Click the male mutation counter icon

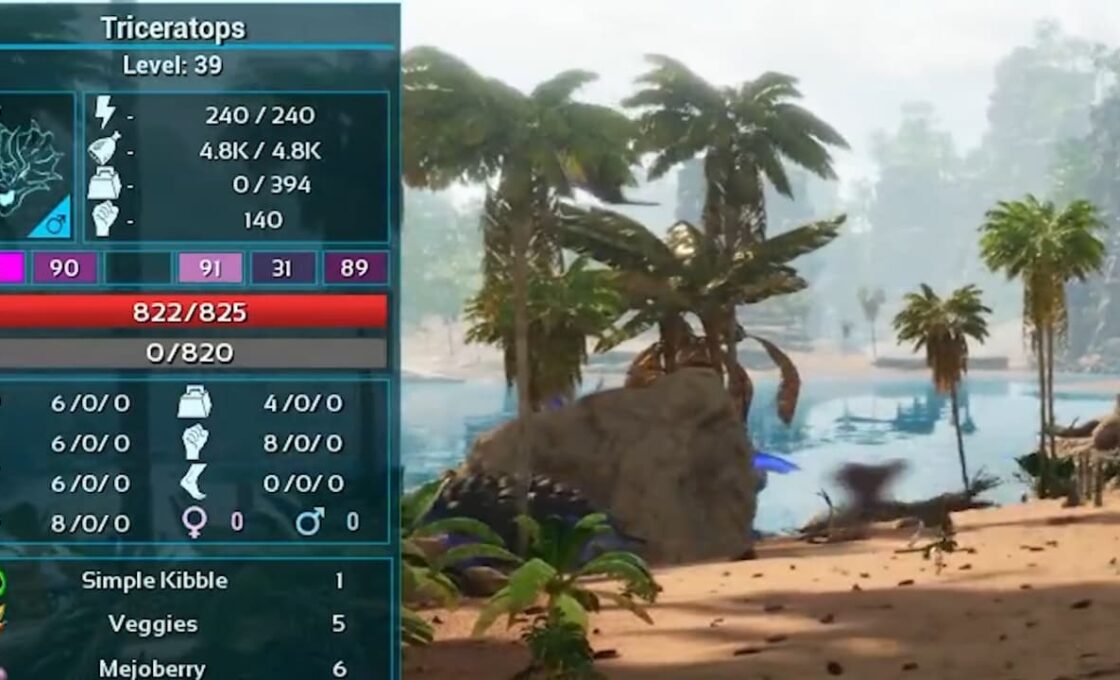(x=309, y=522)
